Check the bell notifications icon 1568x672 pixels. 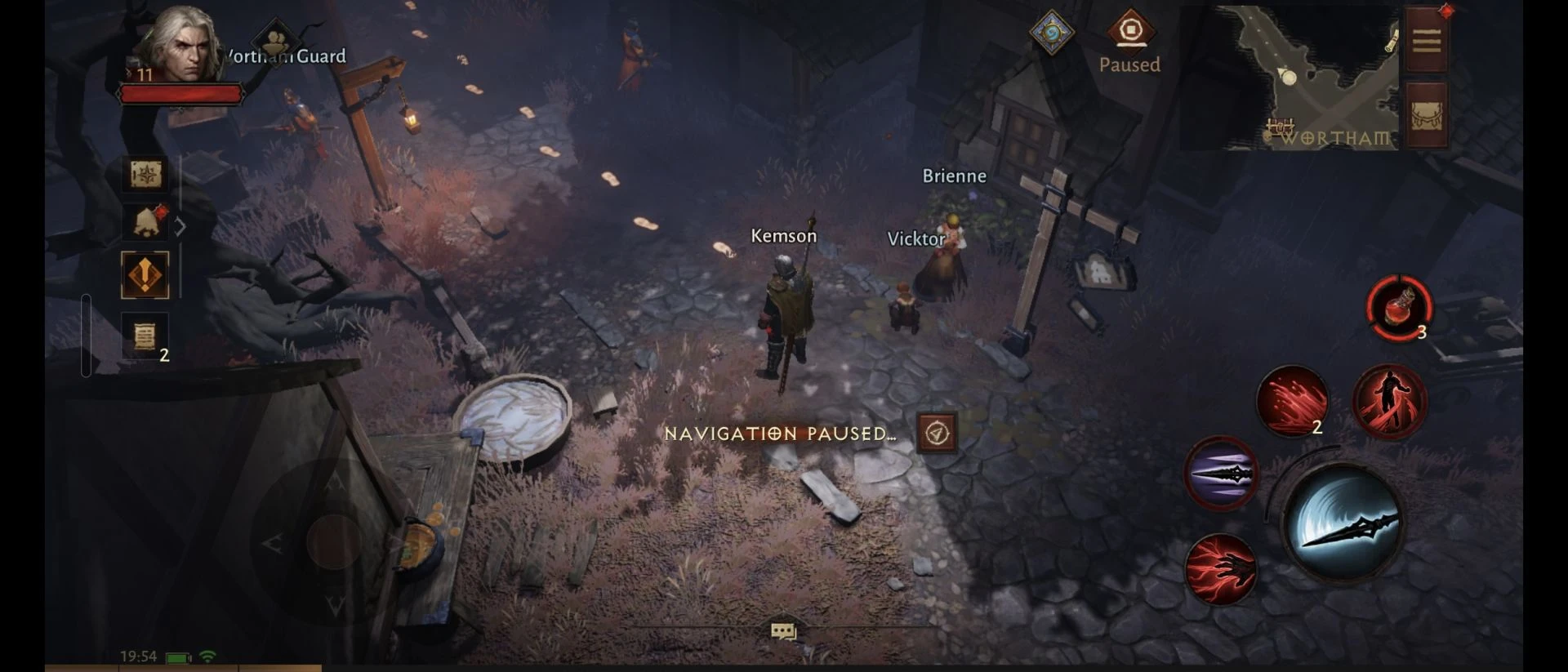pos(145,222)
